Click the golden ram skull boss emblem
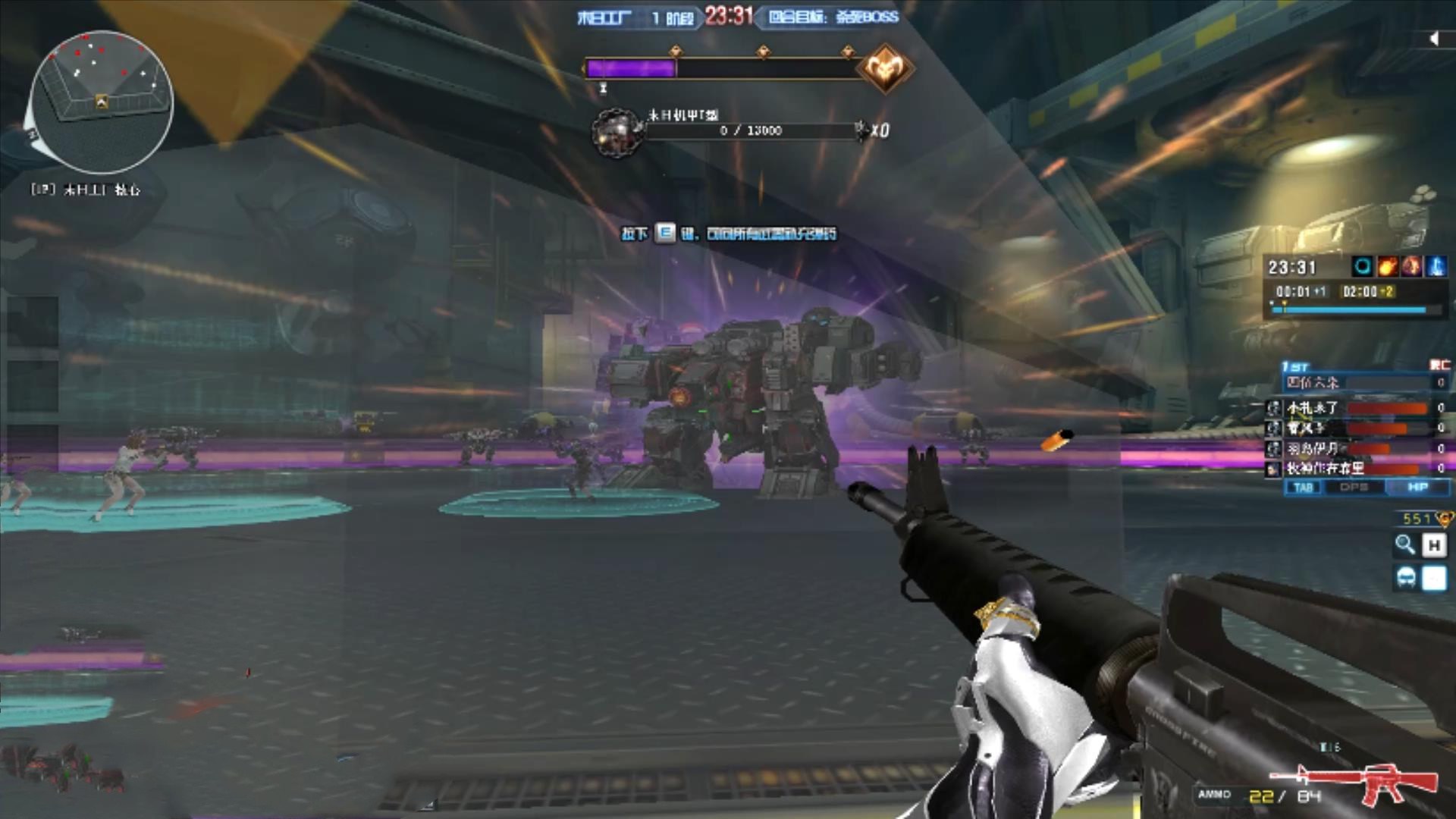Screen dimensions: 1456x819 pos(884,69)
